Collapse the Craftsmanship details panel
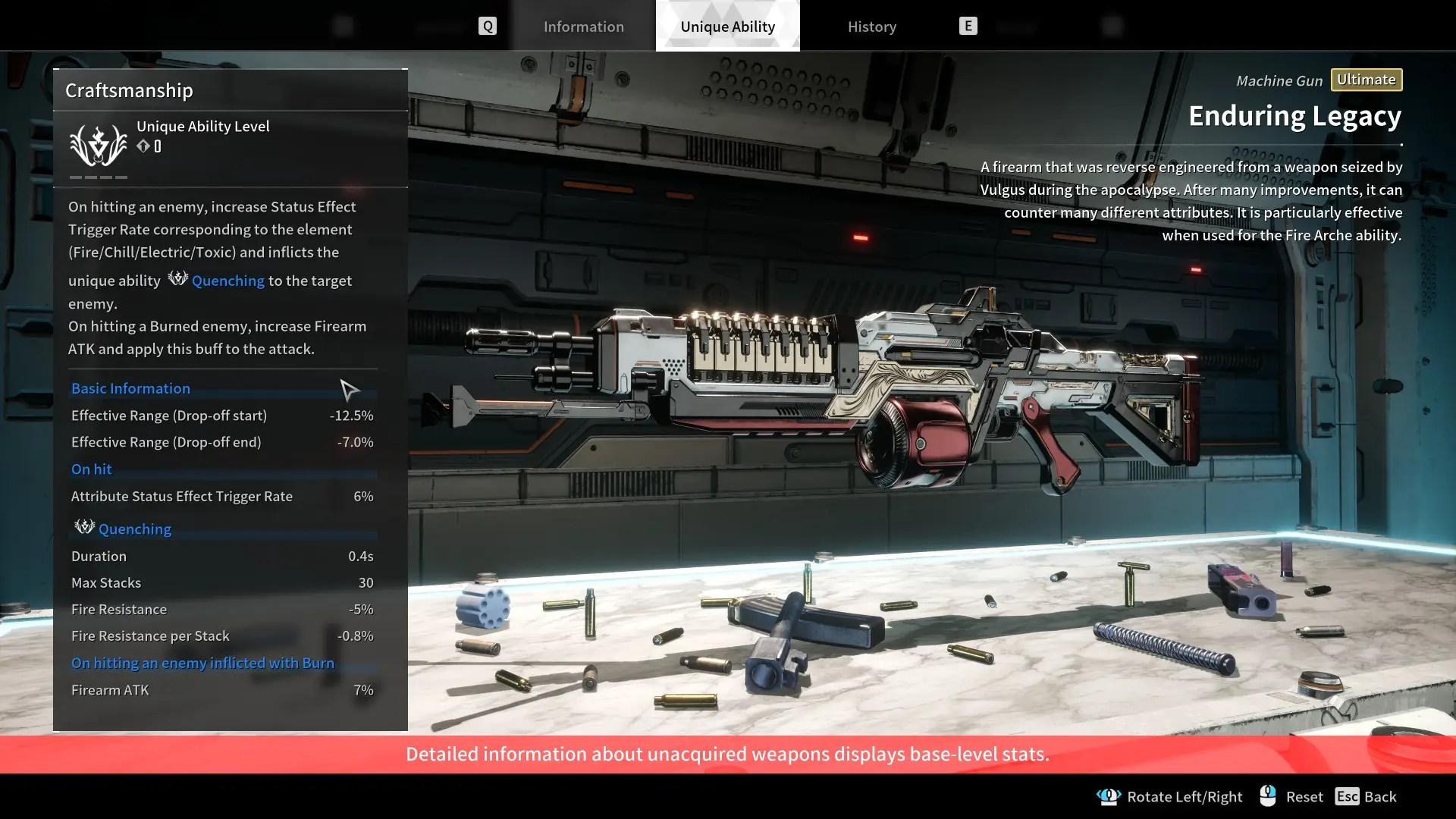The height and width of the screenshot is (819, 1456). tap(129, 90)
